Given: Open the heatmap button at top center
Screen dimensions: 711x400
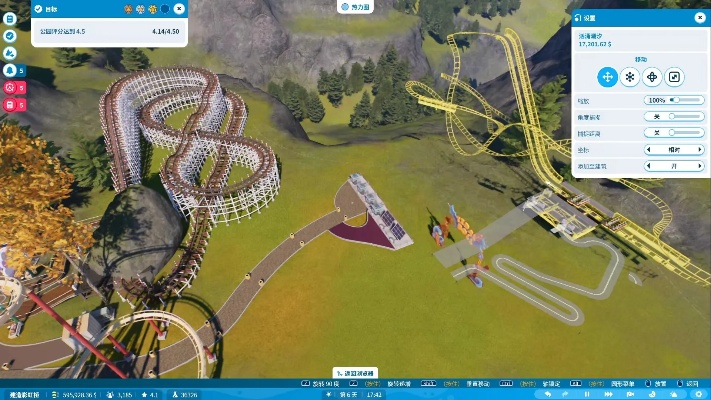Looking at the screenshot, I should tap(356, 6).
